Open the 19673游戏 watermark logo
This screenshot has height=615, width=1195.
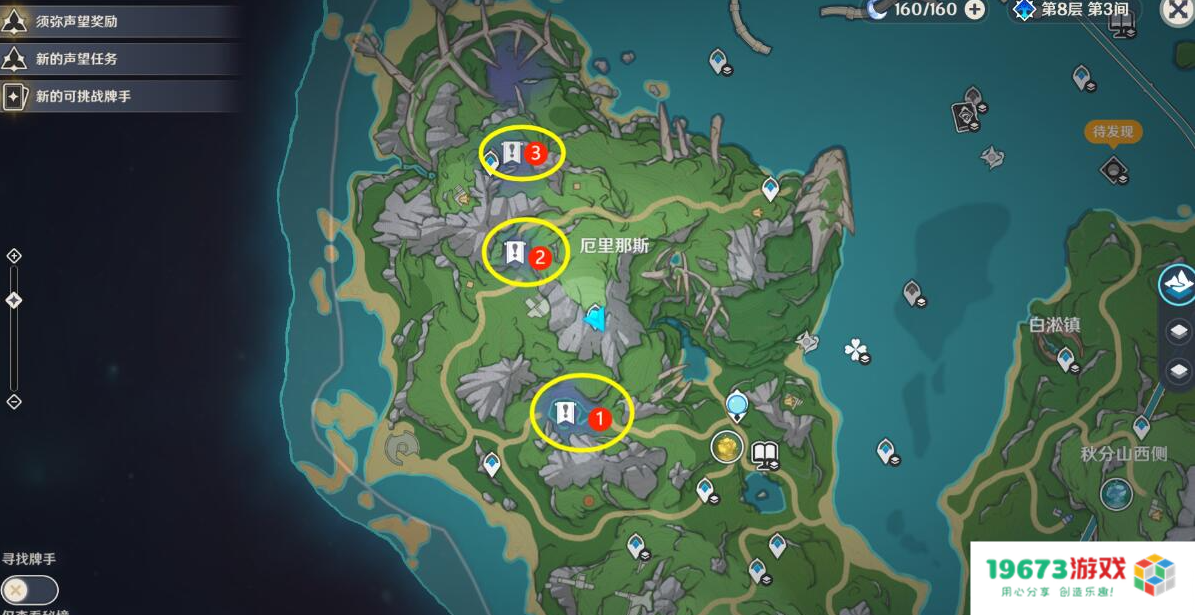click(x=1081, y=577)
